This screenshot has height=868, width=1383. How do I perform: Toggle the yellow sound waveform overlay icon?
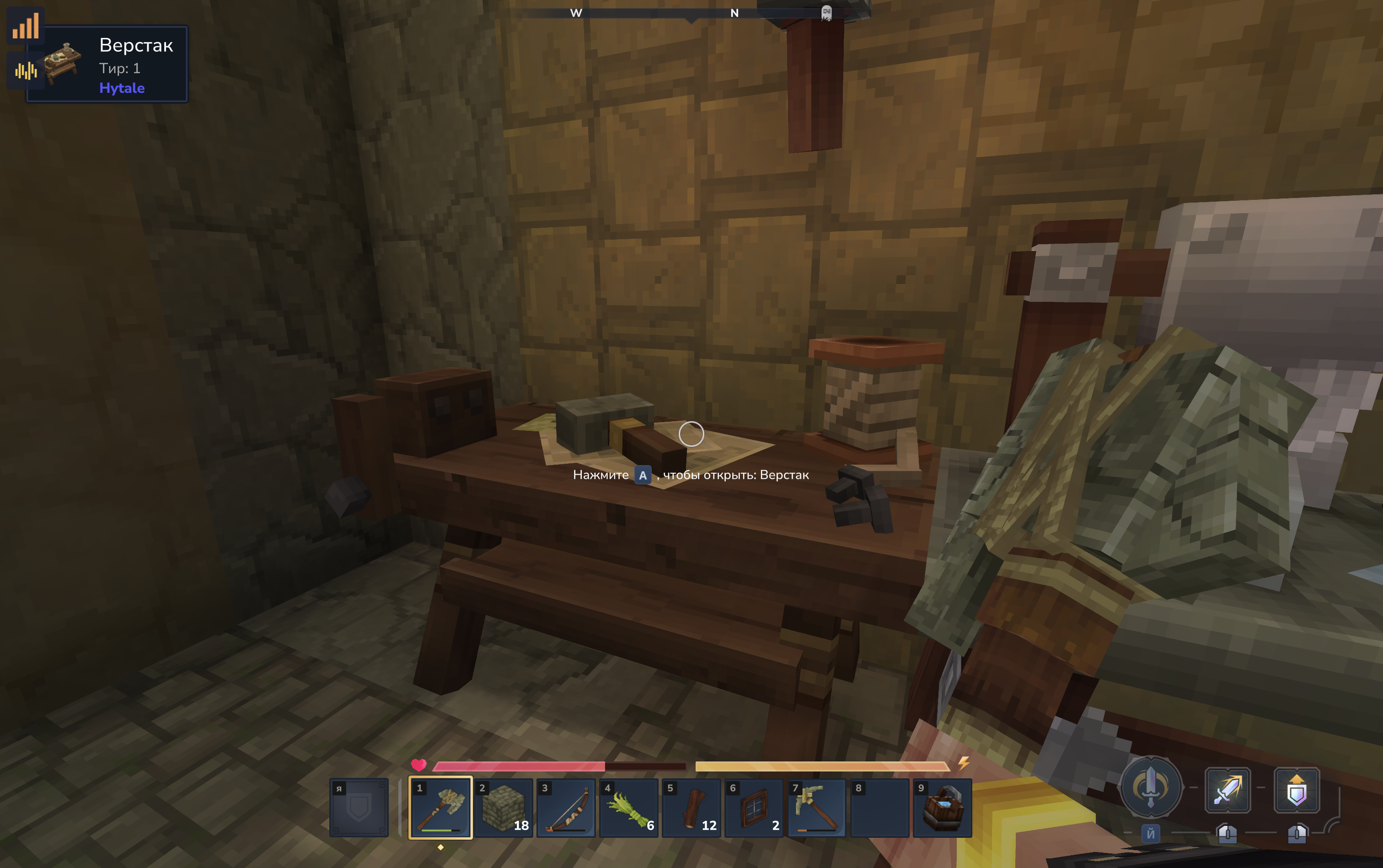[26, 70]
